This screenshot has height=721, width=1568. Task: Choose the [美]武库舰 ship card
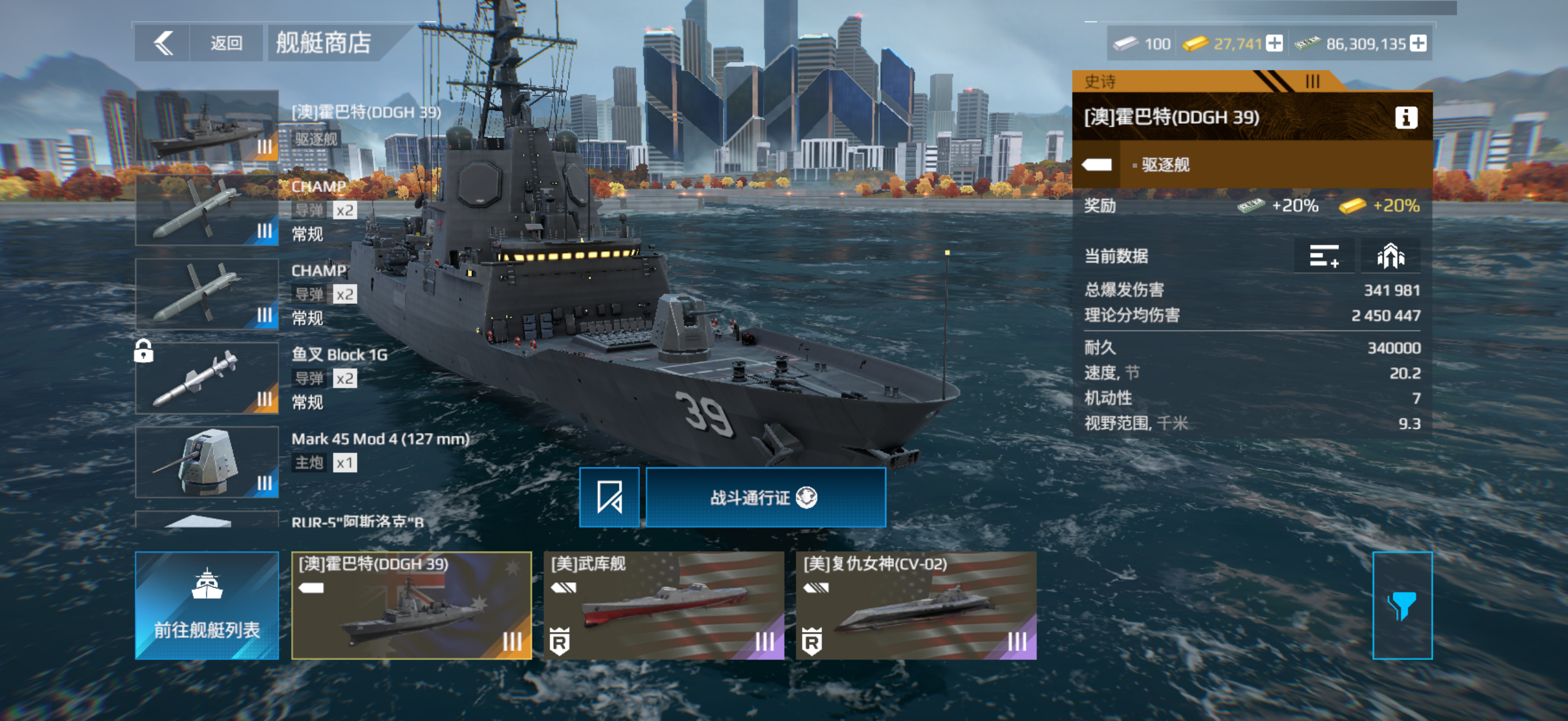click(663, 606)
